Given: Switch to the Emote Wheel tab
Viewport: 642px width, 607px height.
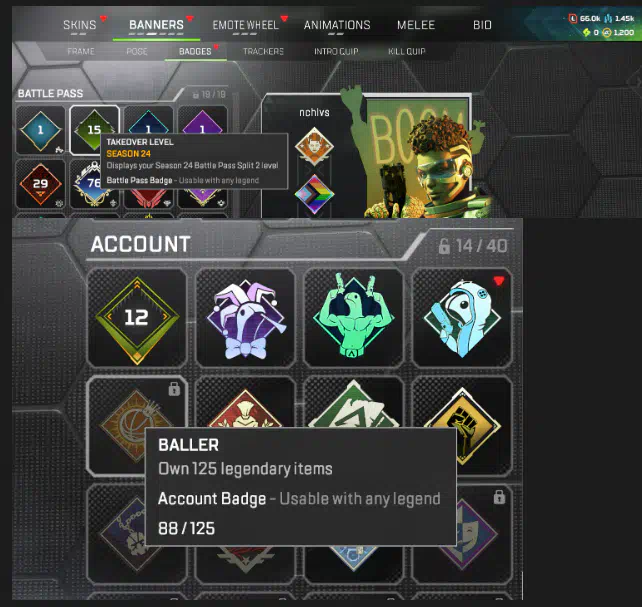Looking at the screenshot, I should (x=246, y=25).
